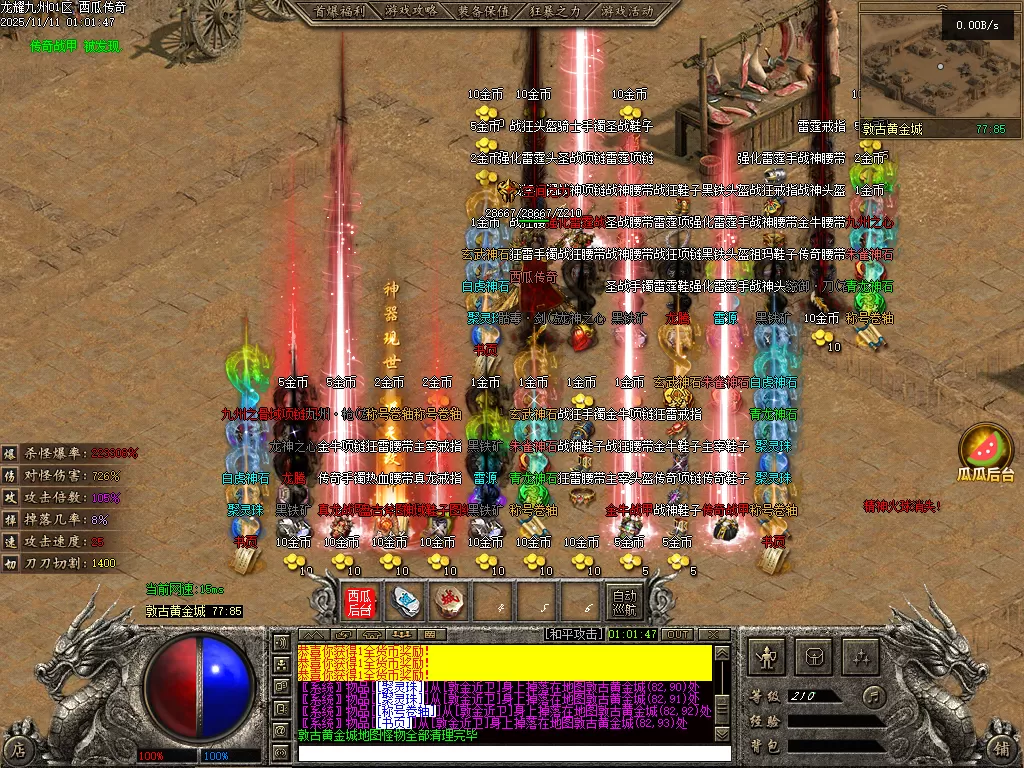Use the red 城 town scroll hotbar item
The width and height of the screenshot is (1024, 768).
click(x=449, y=602)
